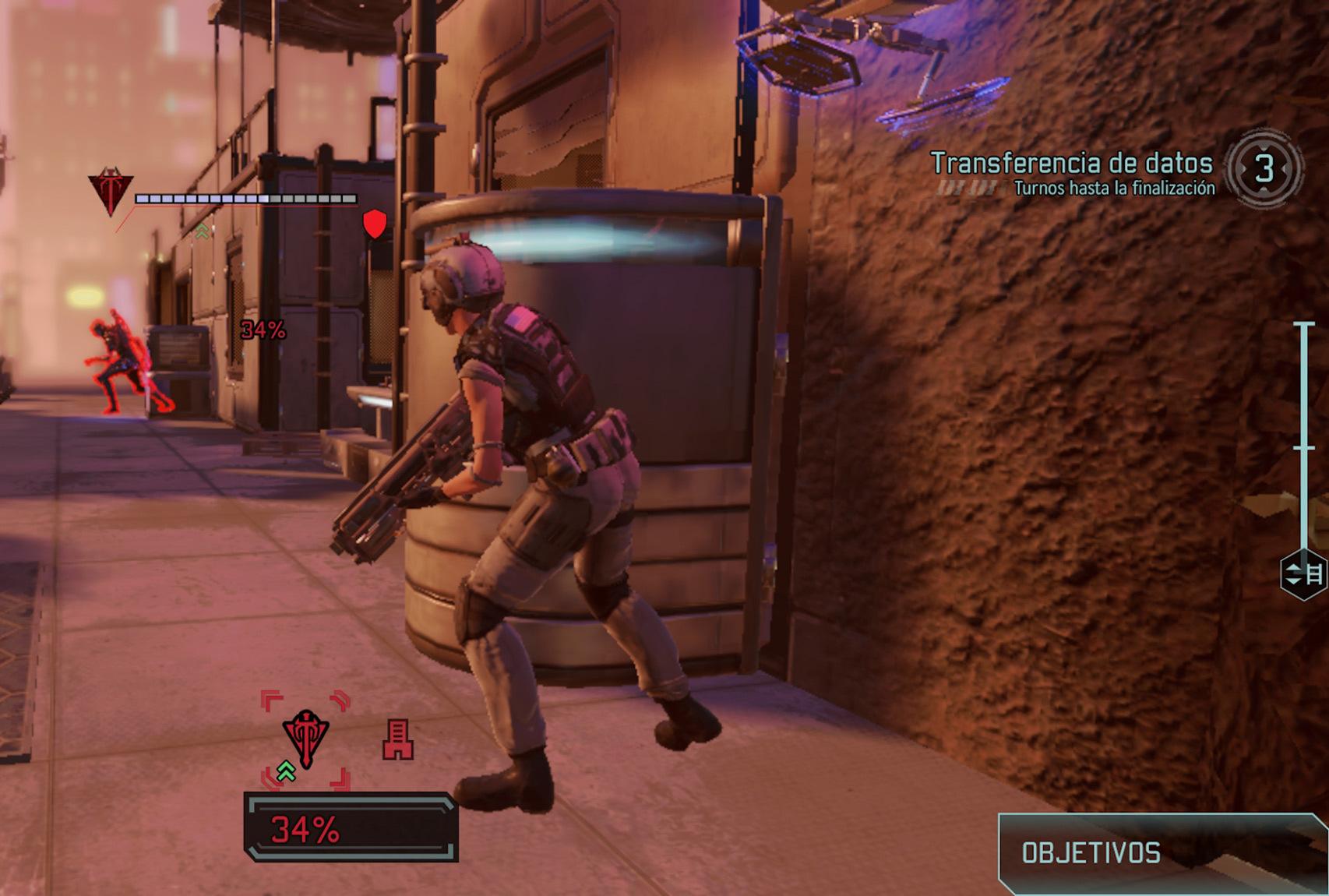Viewport: 1329px width, 896px height.
Task: Click the green chevron under the enemy health bar
Action: click(201, 231)
